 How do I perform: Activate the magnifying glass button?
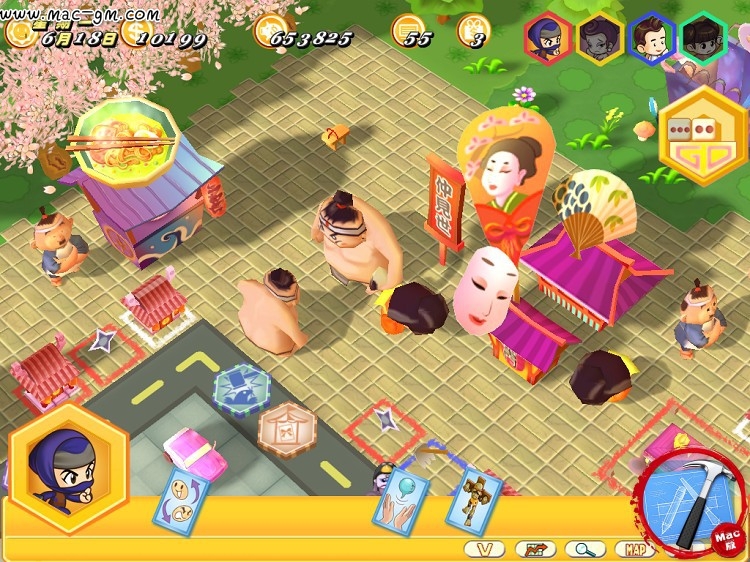coord(584,548)
